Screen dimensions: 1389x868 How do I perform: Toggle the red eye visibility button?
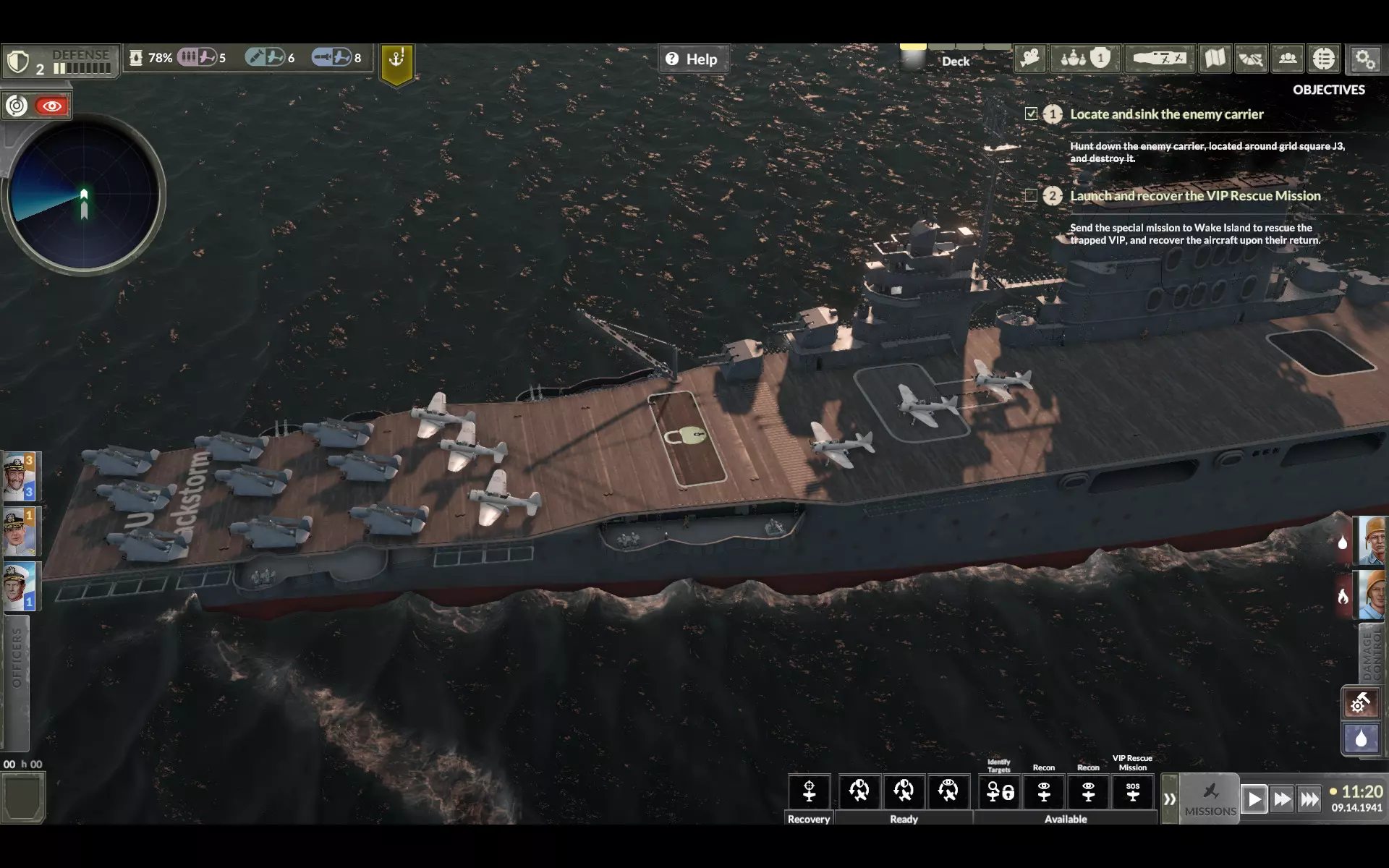pyautogui.click(x=51, y=106)
